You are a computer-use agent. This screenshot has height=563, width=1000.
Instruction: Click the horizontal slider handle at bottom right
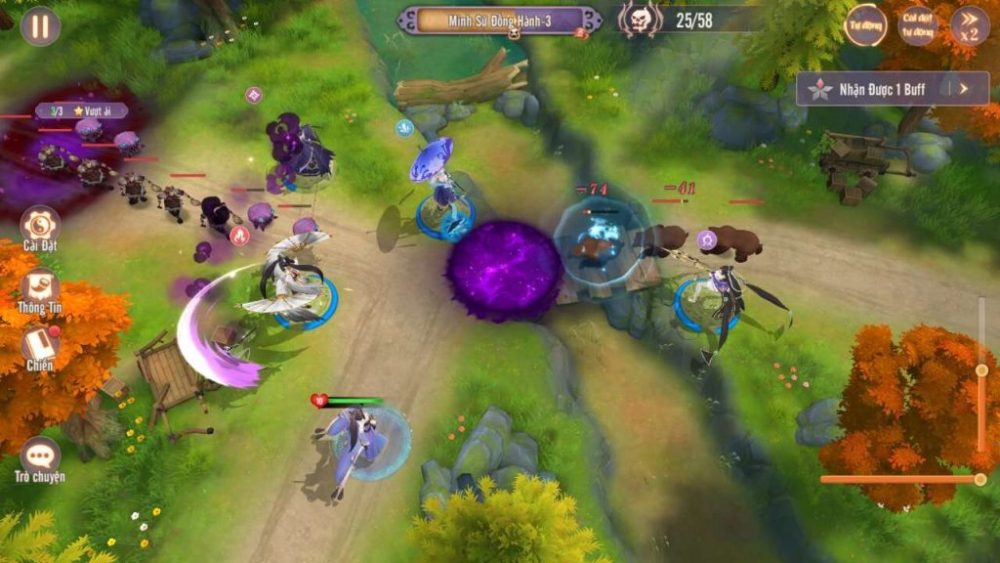click(x=980, y=479)
